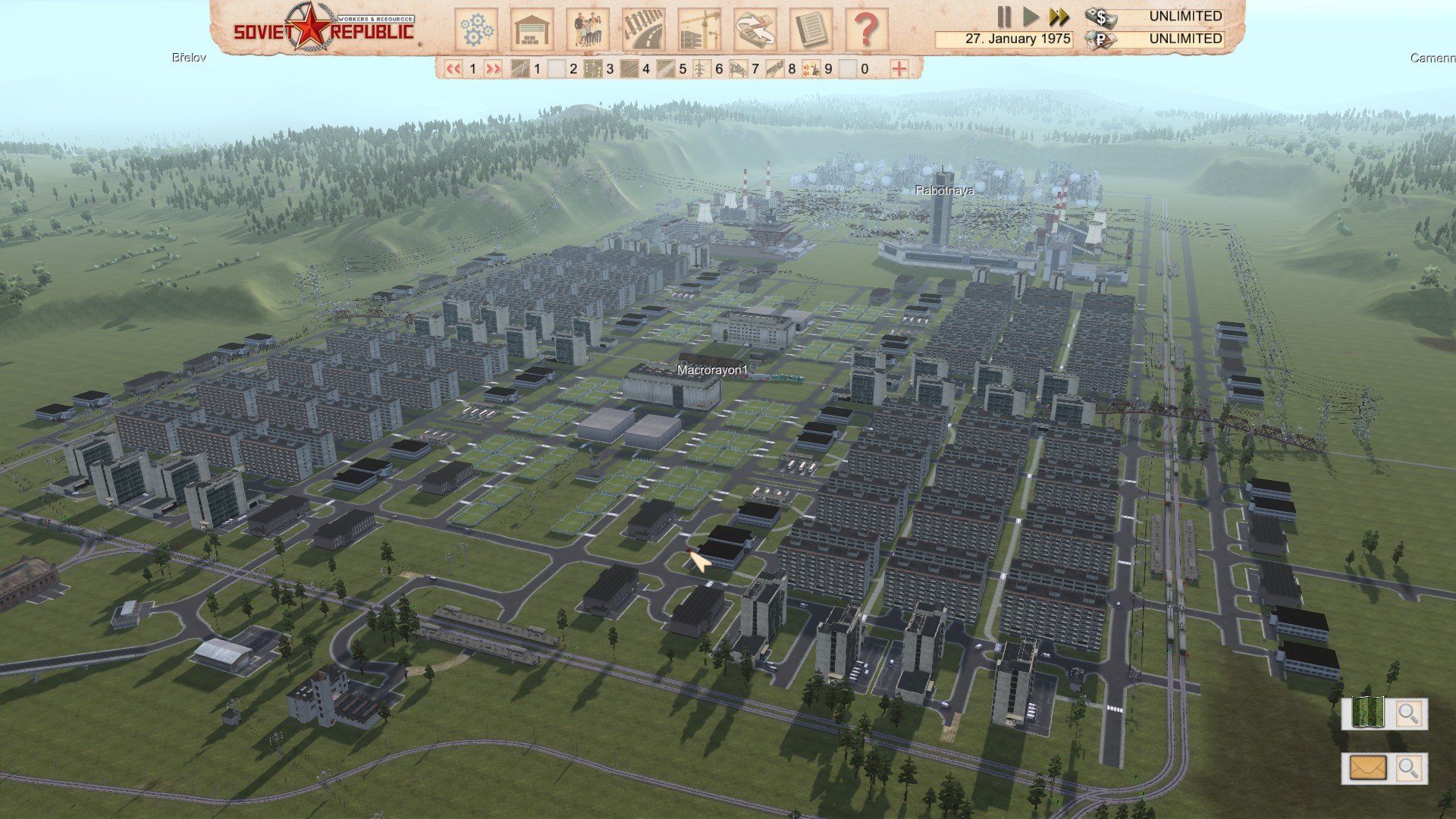Go to the next quick-bar page
Viewport: 1456px width, 819px height.
(493, 69)
